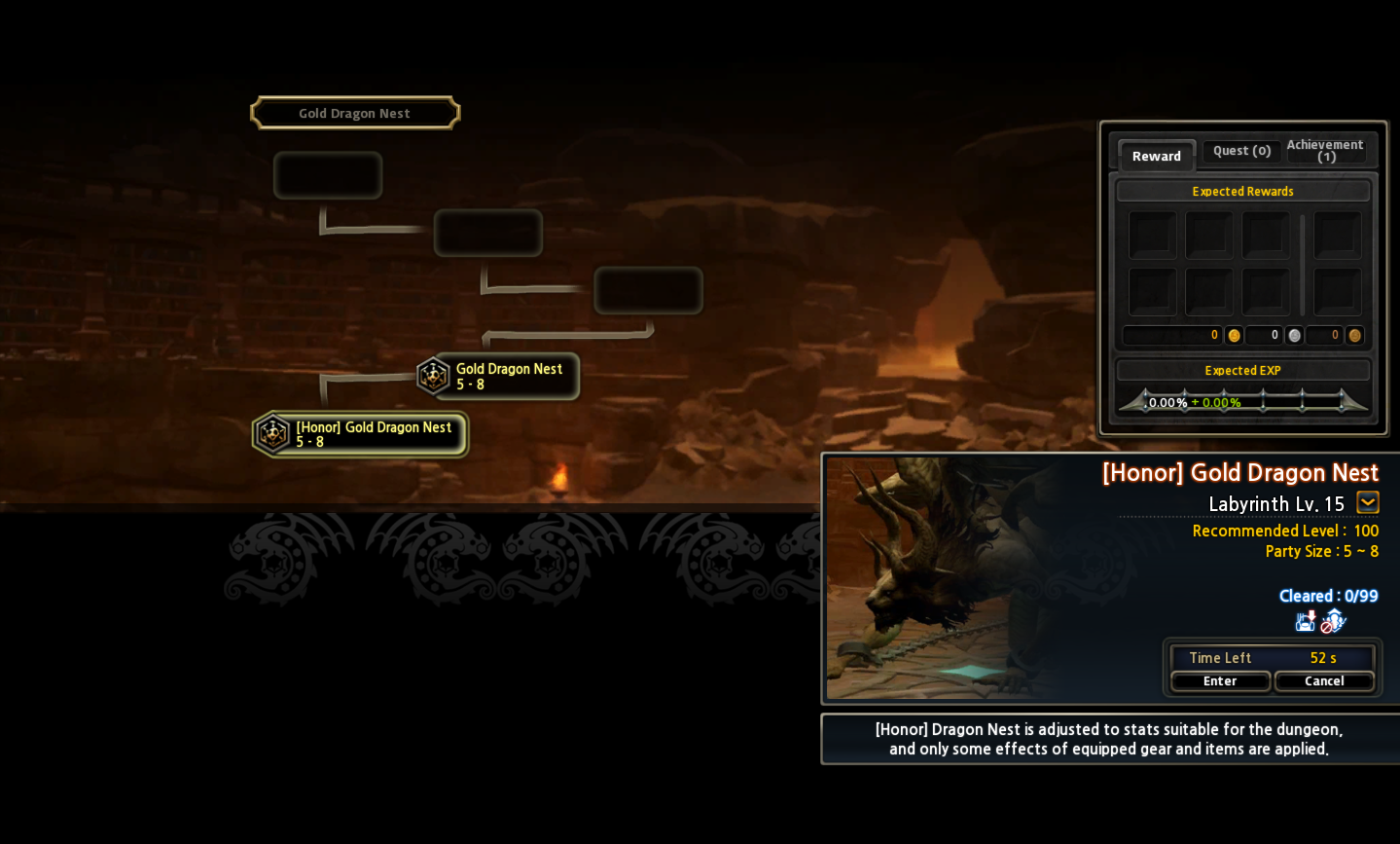Show the Achievement (1) tab

pos(1325,151)
